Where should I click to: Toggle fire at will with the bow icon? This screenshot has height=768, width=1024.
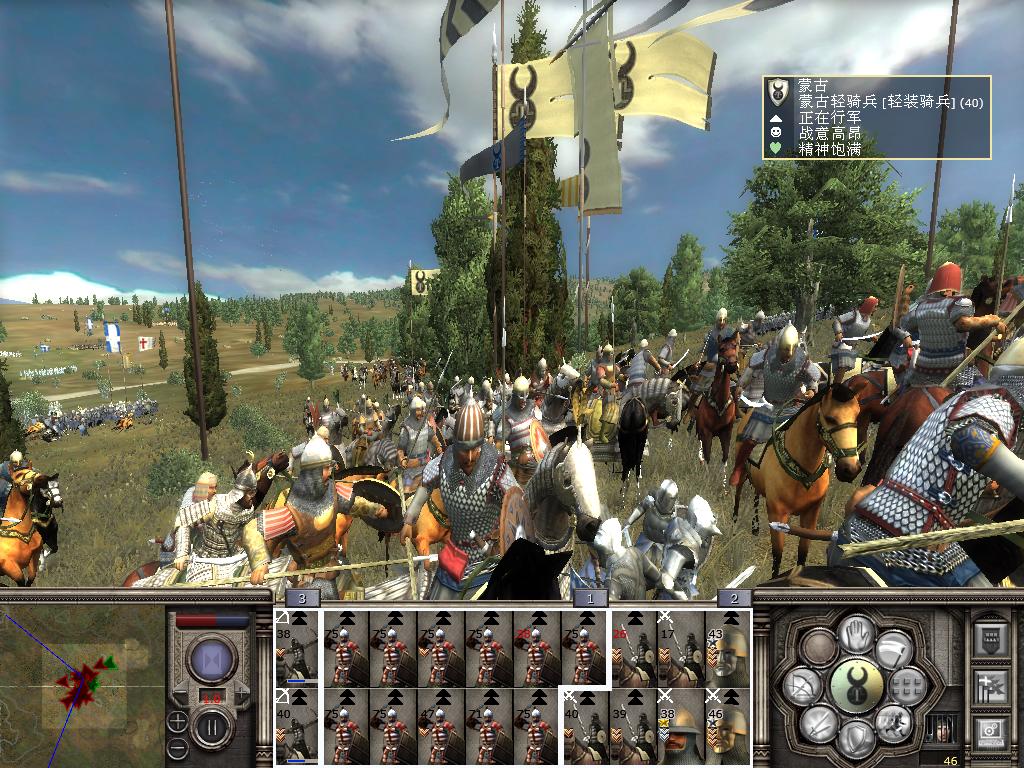804,686
